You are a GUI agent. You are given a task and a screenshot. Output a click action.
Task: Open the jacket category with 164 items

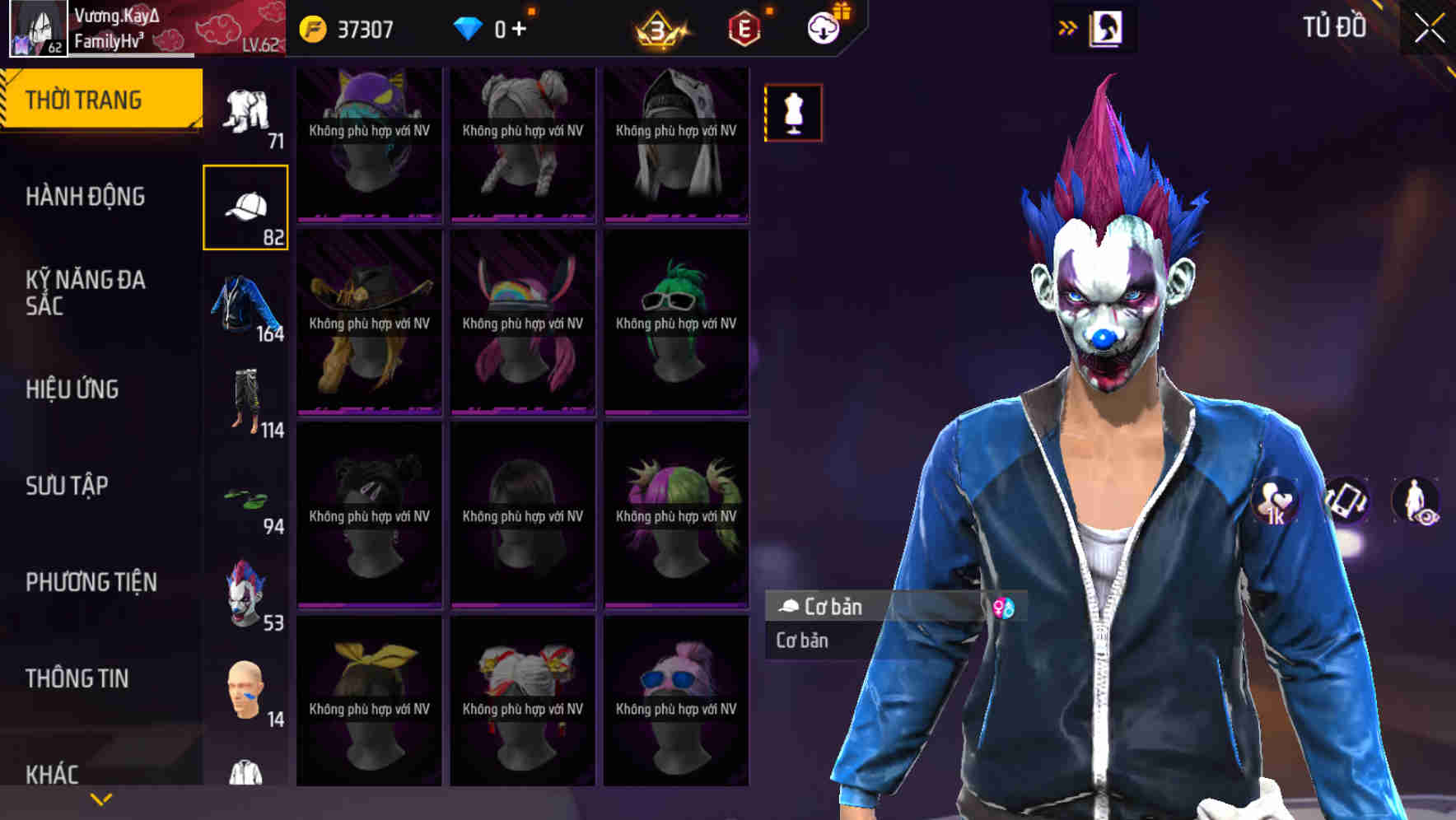(x=246, y=306)
